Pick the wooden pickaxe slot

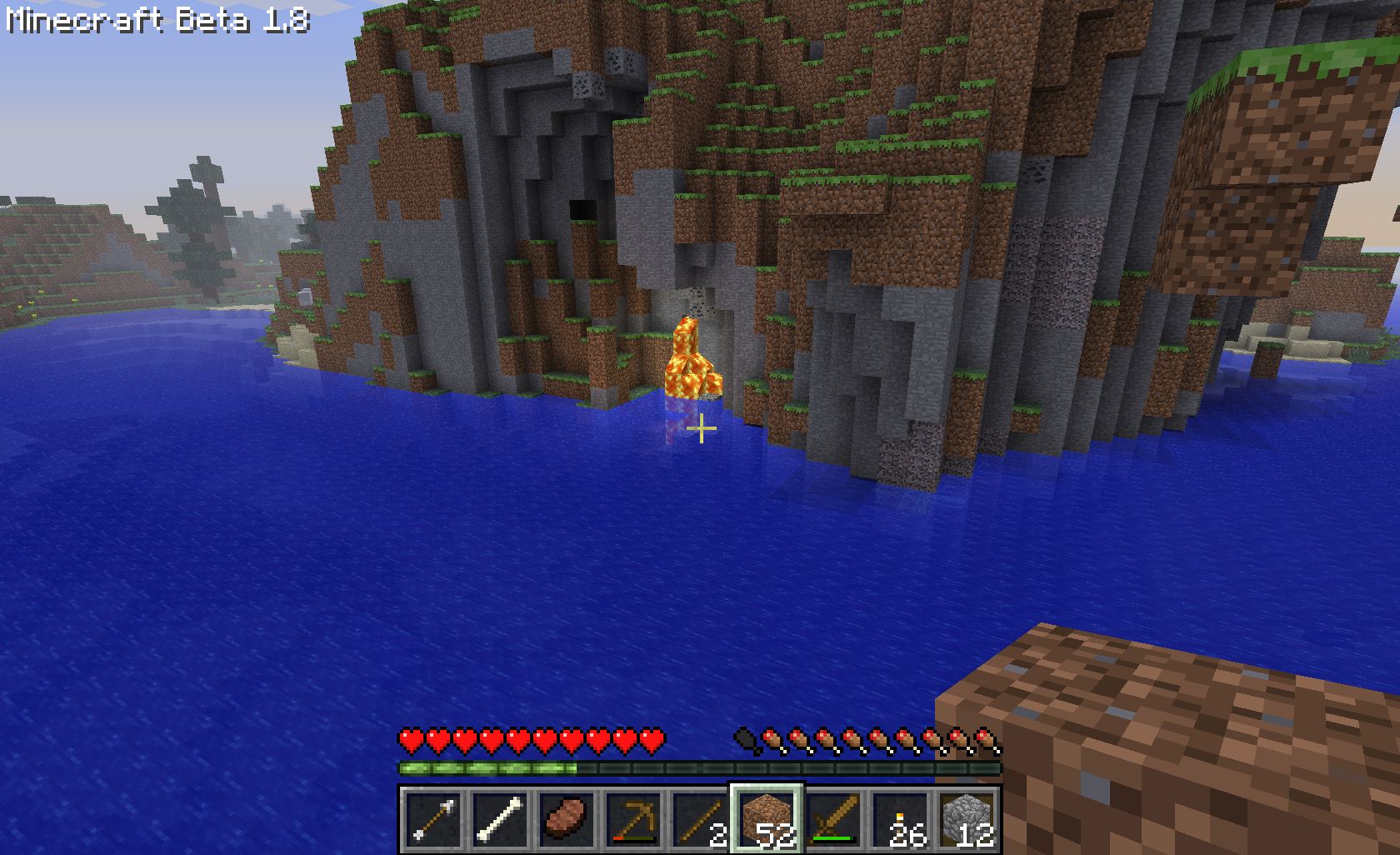[634, 820]
